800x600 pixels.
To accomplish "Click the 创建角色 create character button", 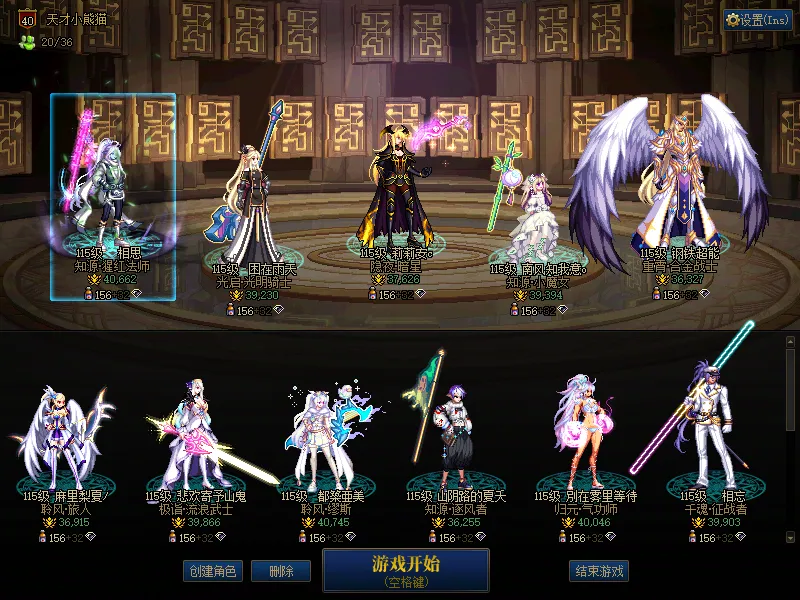I will click(211, 571).
